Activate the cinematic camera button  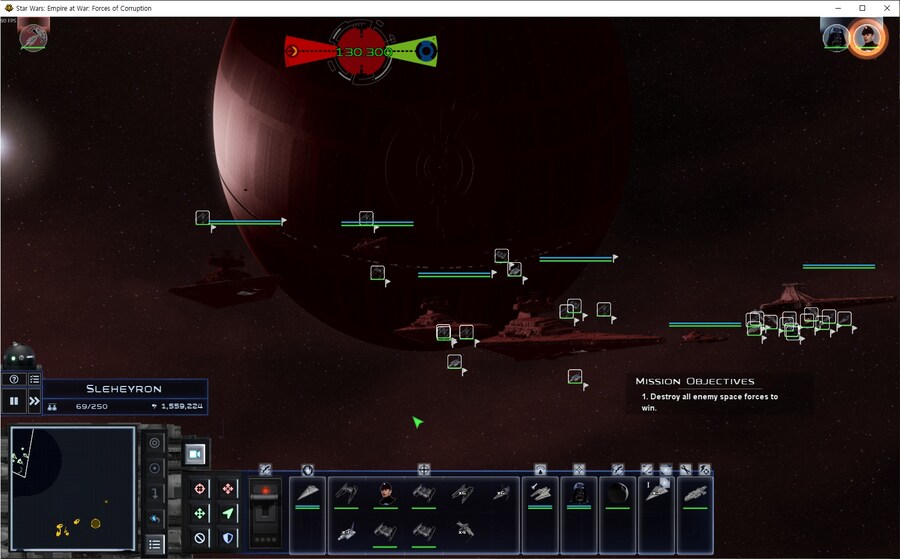(196, 454)
